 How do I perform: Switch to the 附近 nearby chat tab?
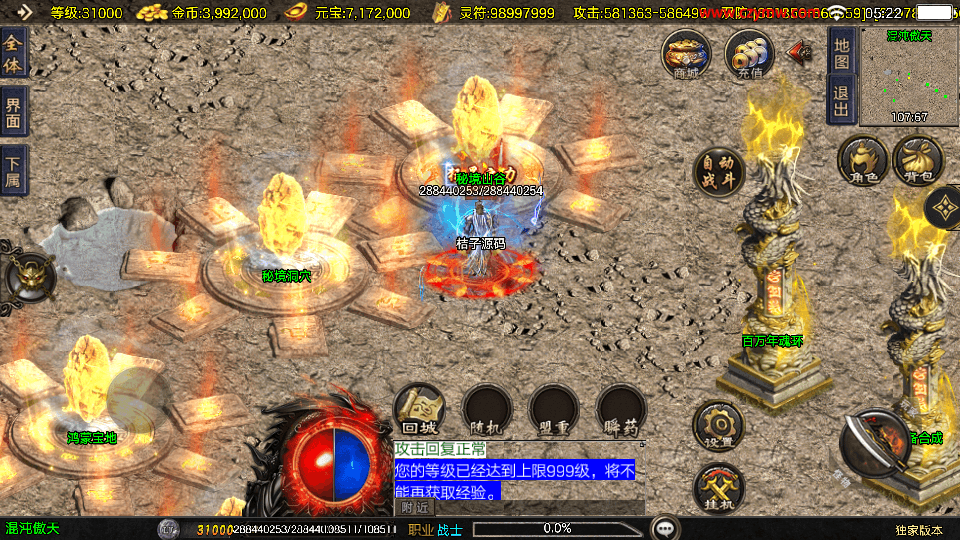(414, 508)
